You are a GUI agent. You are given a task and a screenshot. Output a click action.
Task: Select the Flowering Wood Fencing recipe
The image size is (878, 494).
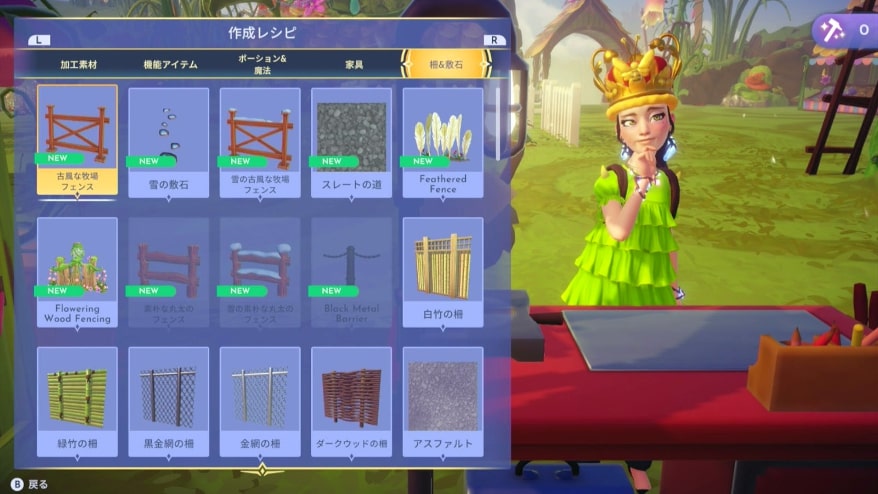point(77,271)
